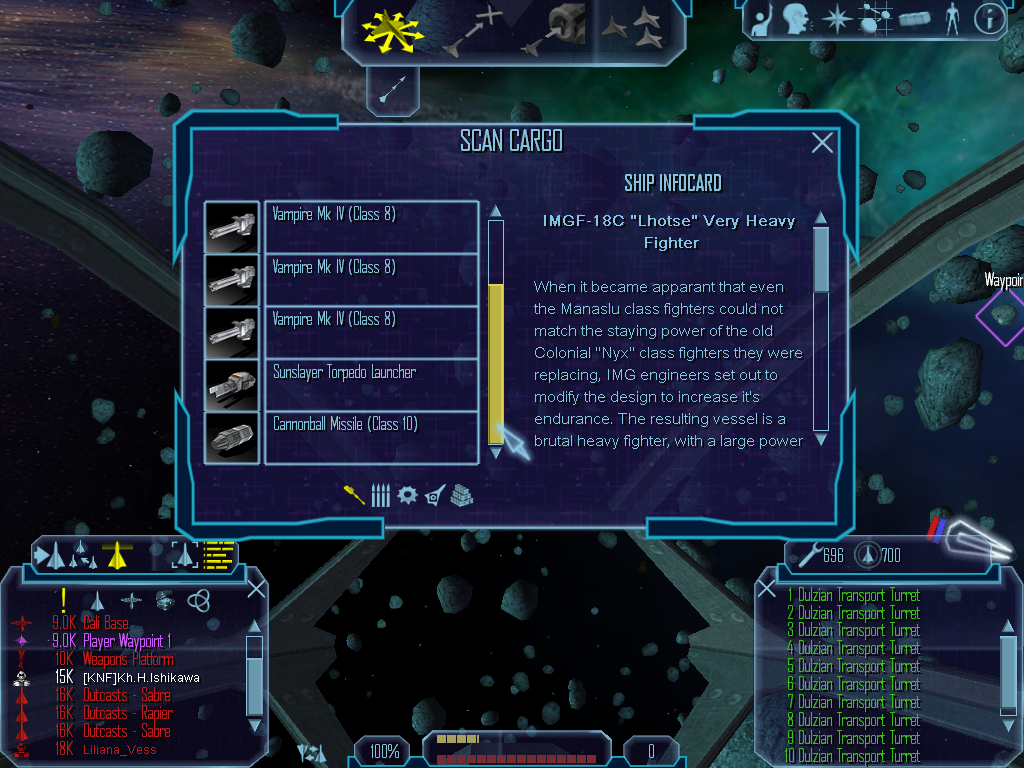Open the Nav Map from the top-right bar
This screenshot has height=768, width=1024.
click(x=873, y=18)
